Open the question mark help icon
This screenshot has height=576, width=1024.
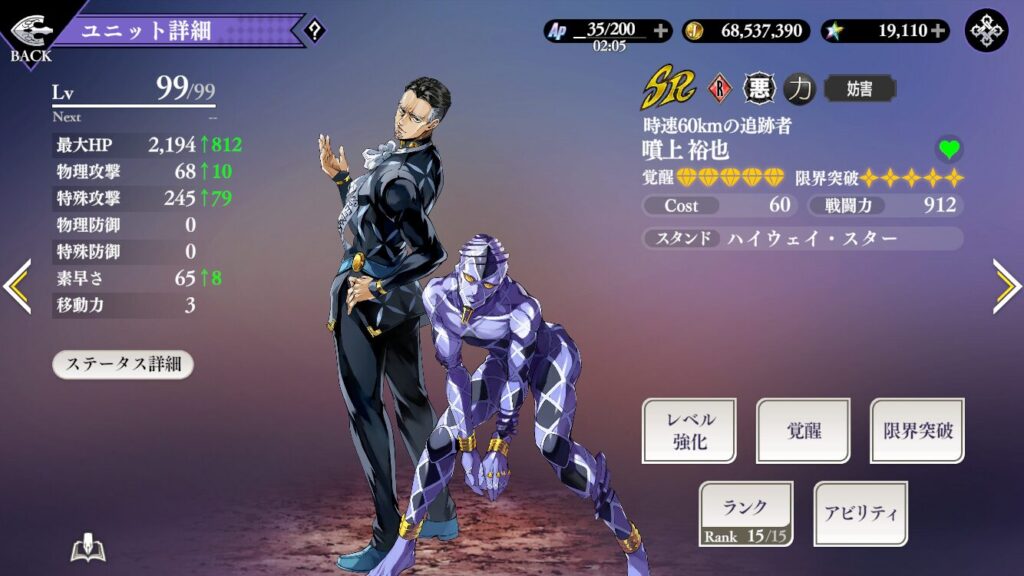pyautogui.click(x=314, y=30)
